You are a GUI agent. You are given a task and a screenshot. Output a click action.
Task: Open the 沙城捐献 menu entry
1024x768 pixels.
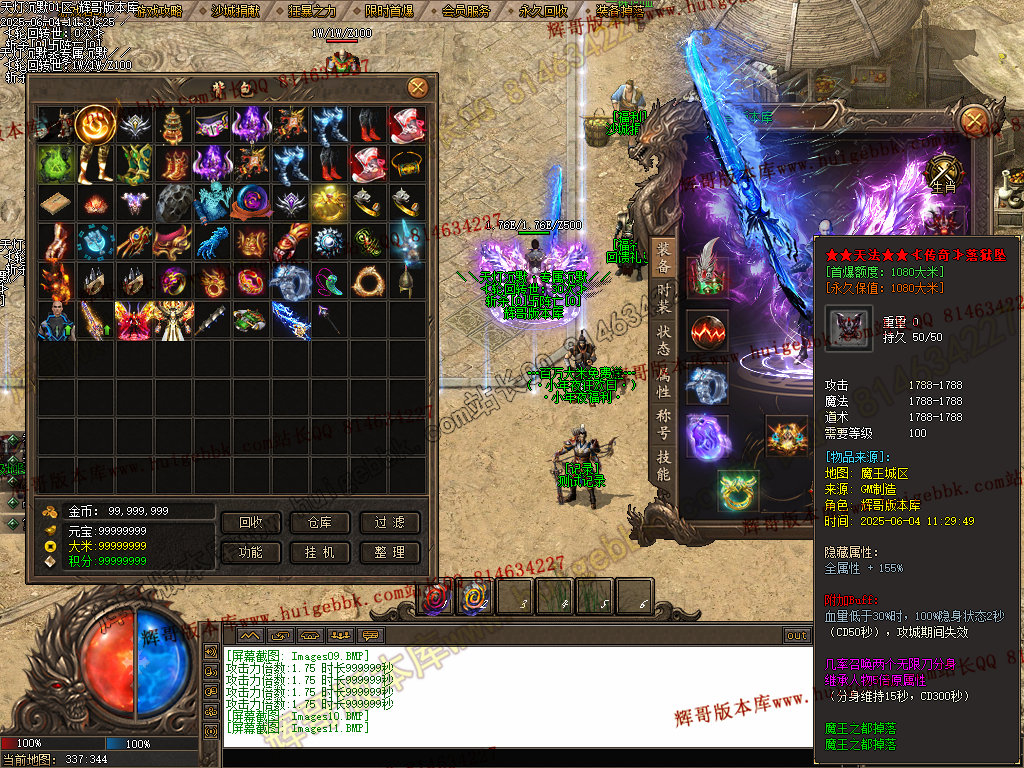click(x=236, y=11)
